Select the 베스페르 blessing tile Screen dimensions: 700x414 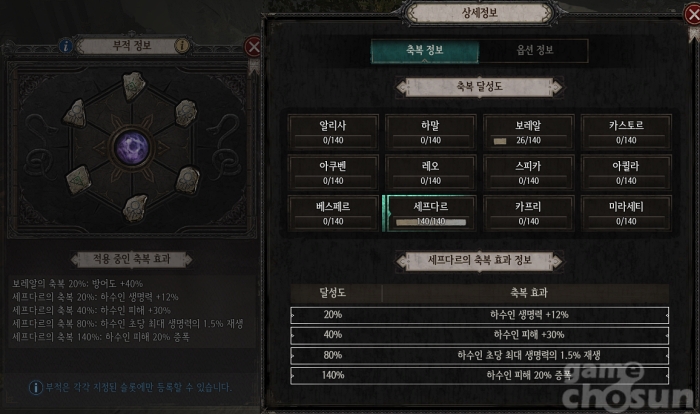334,212
